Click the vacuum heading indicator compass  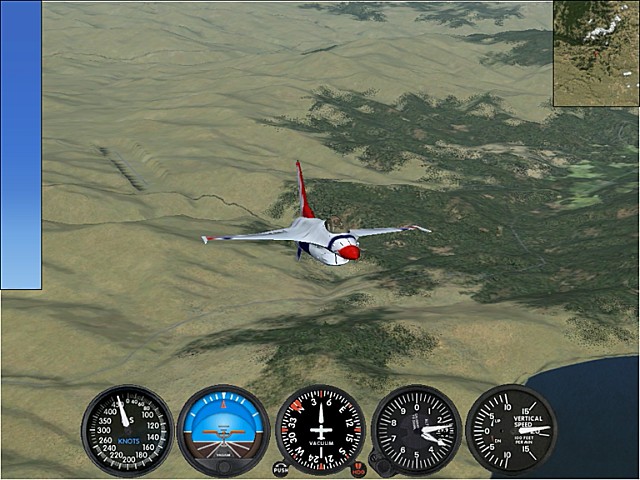pos(320,431)
